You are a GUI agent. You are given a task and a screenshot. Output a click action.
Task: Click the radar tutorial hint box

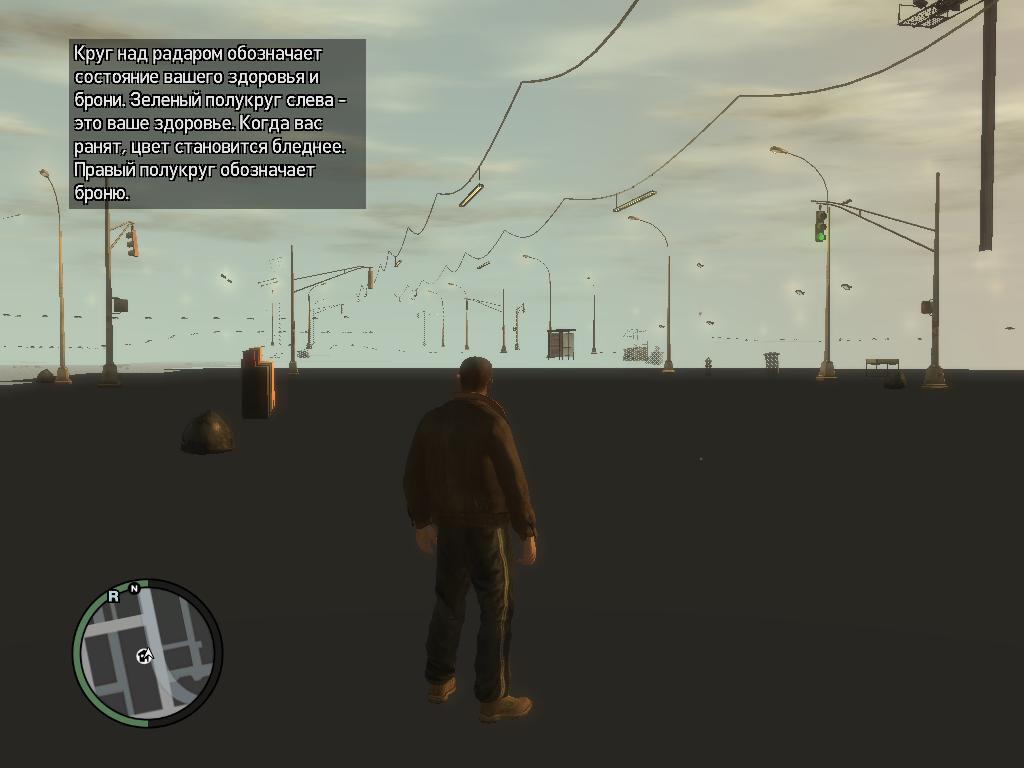tap(218, 124)
